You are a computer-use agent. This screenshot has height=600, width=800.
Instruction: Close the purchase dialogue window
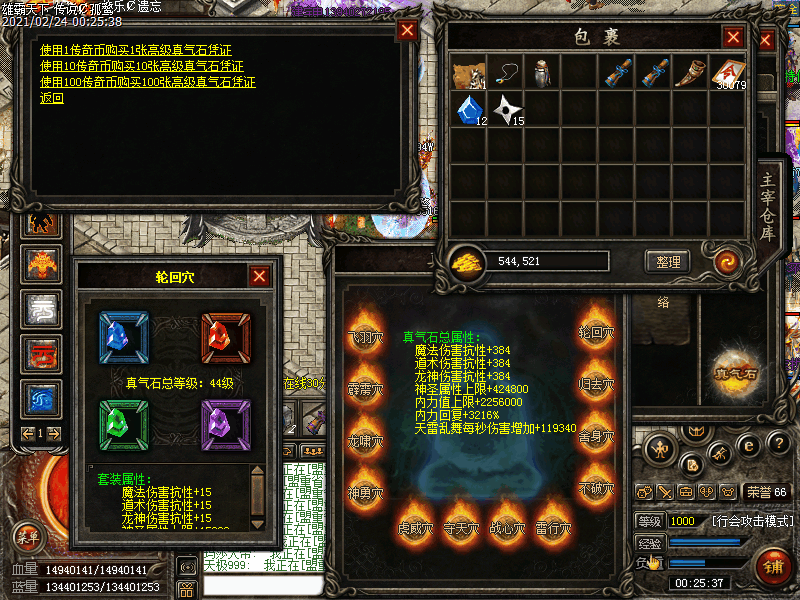click(407, 31)
